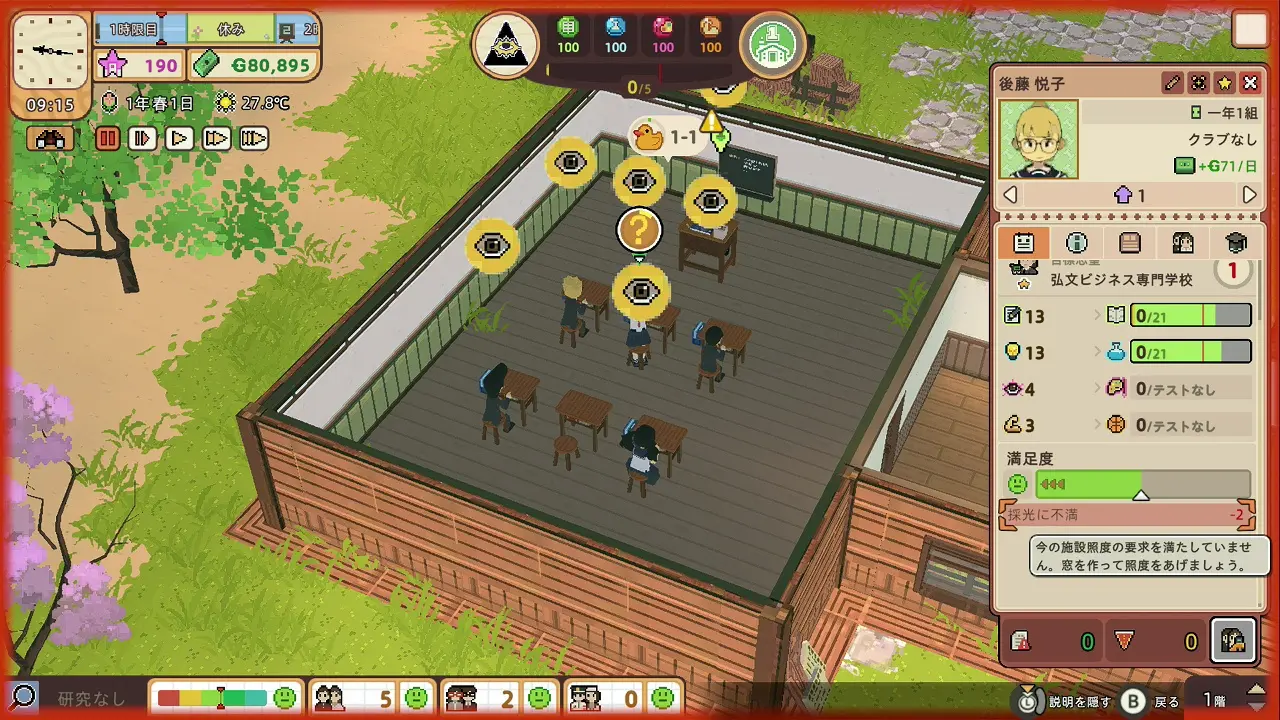Close the 後藤 悦子 student panel
Viewport: 1280px width, 720px height.
click(x=1250, y=83)
